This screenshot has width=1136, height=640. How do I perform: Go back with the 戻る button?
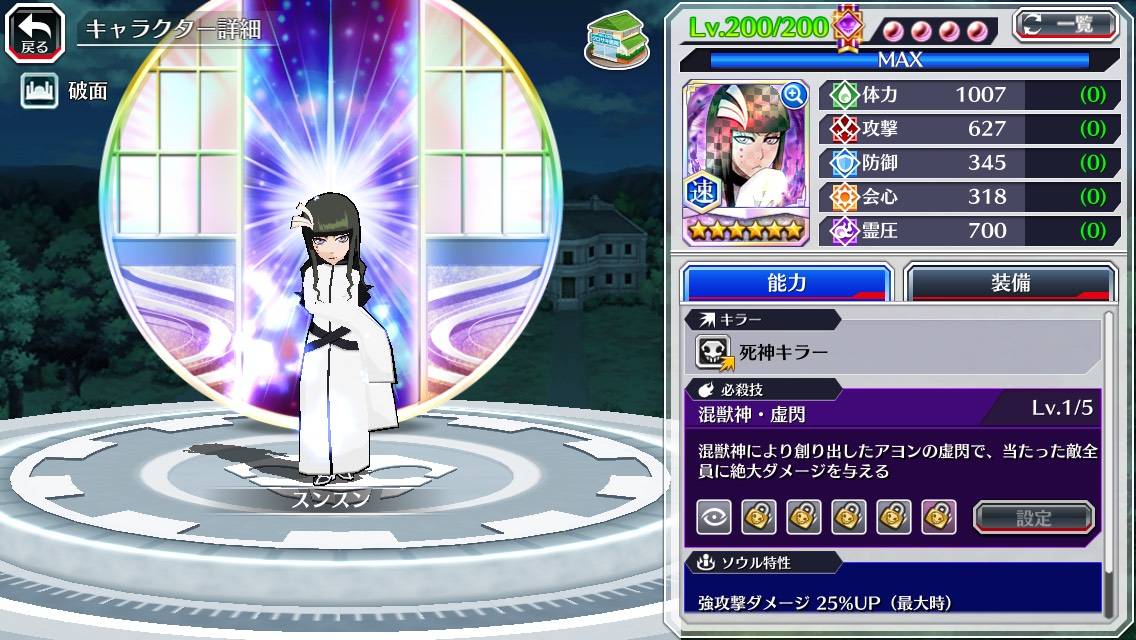(x=35, y=31)
